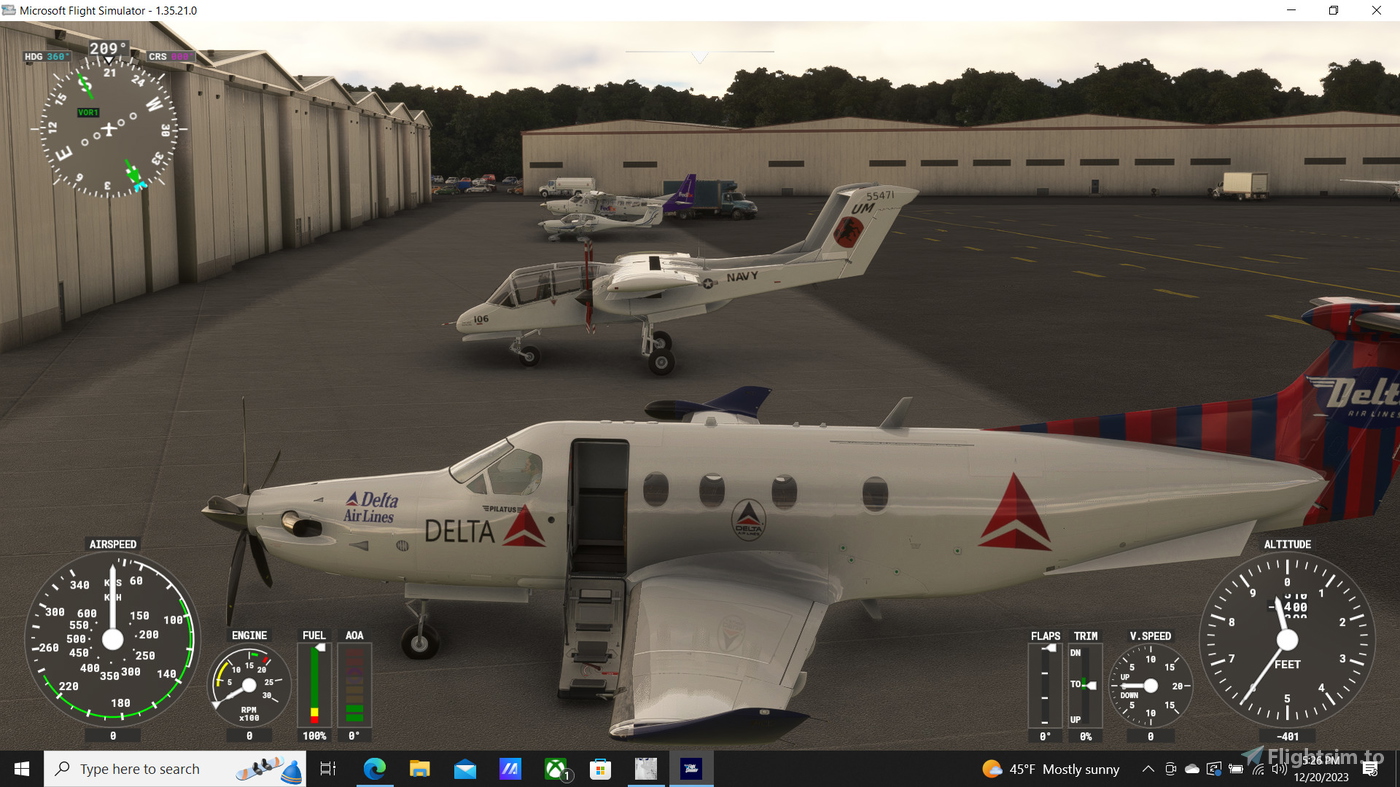Select Microsoft Flight Simulator in the taskbar

click(690, 768)
